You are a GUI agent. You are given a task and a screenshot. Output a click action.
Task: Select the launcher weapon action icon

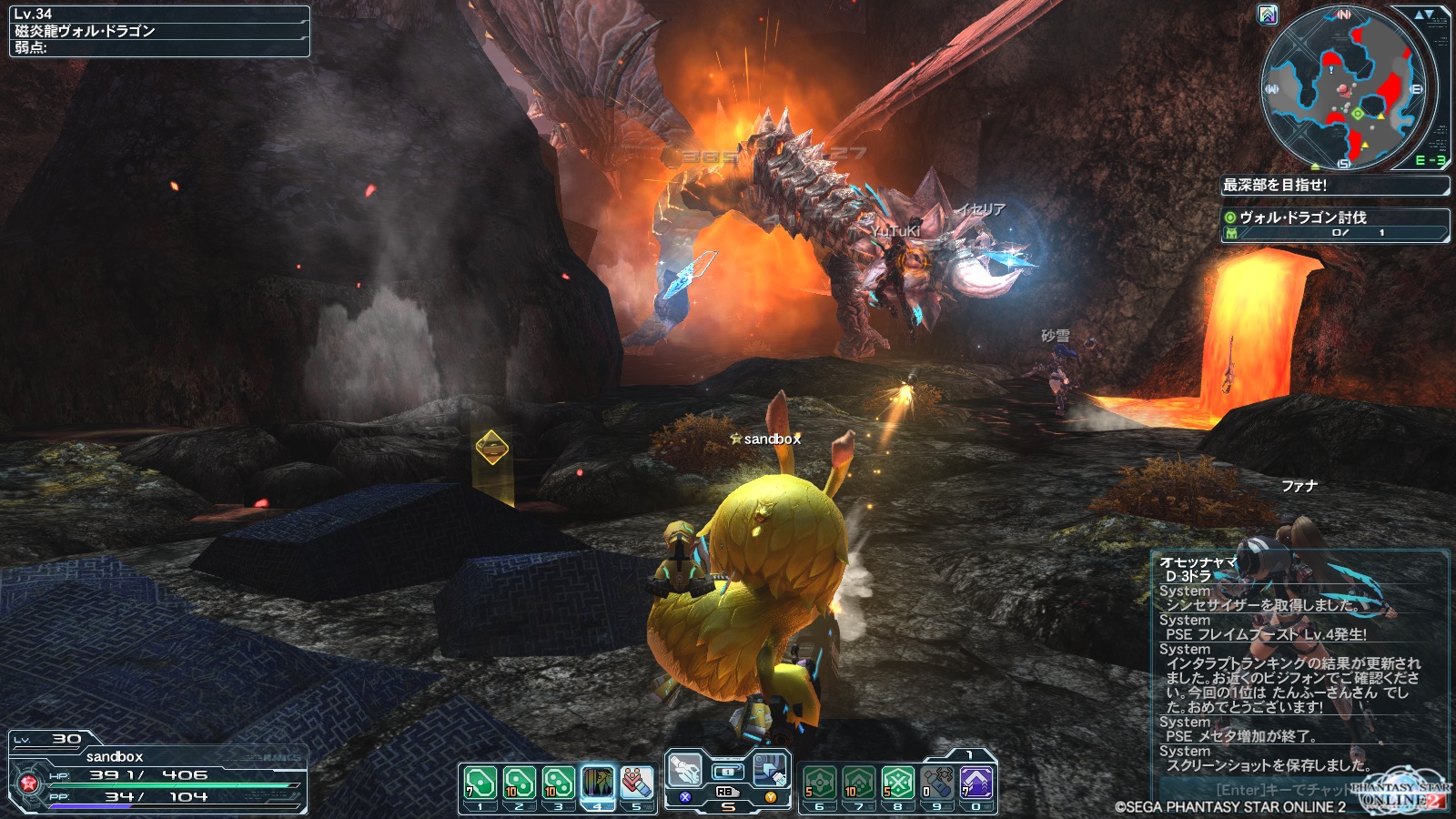(685, 771)
